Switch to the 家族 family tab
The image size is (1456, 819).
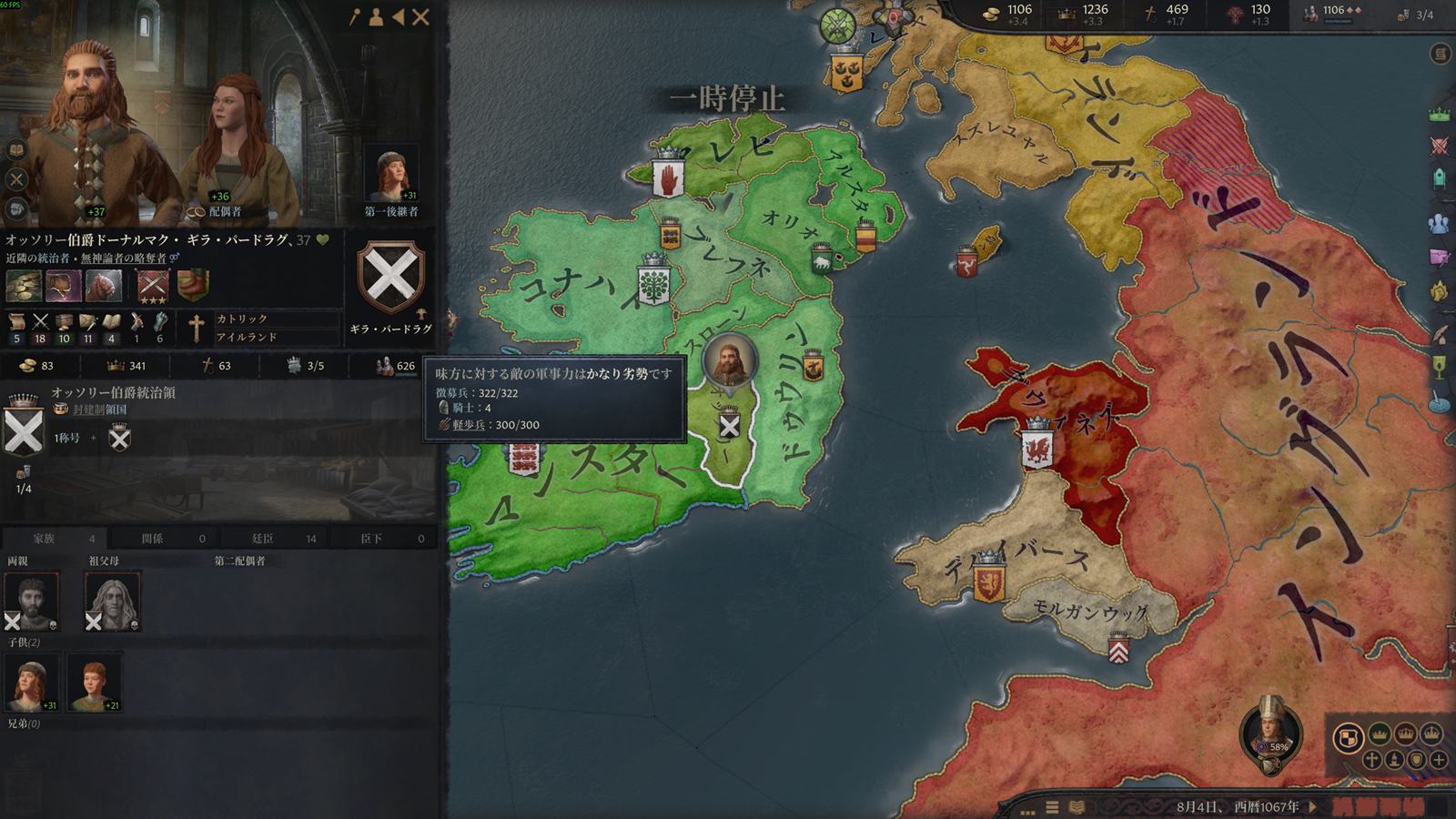[x=44, y=539]
